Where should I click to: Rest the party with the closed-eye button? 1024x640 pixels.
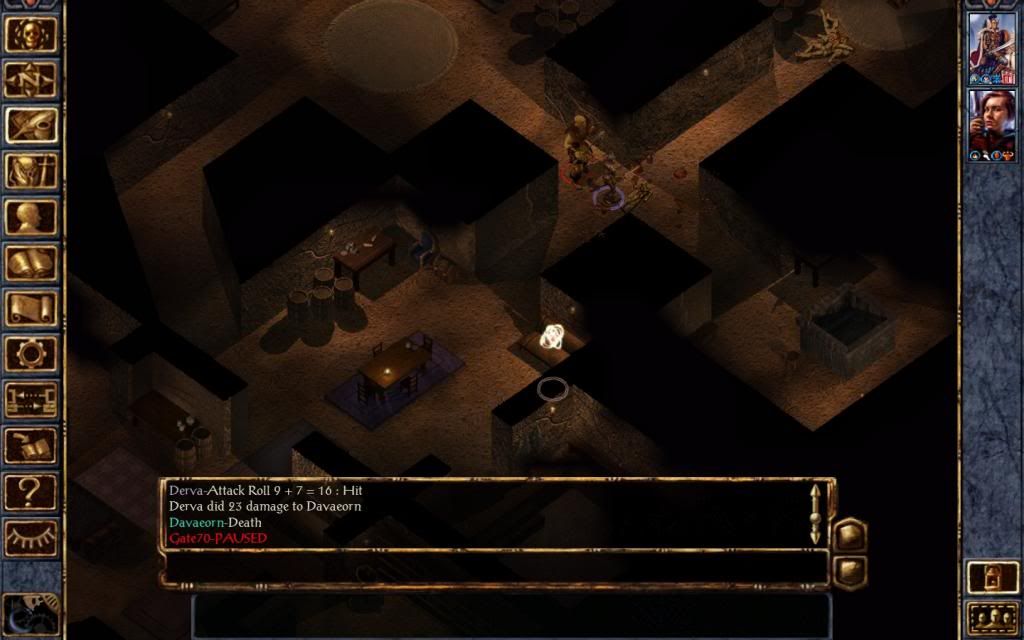click(32, 538)
